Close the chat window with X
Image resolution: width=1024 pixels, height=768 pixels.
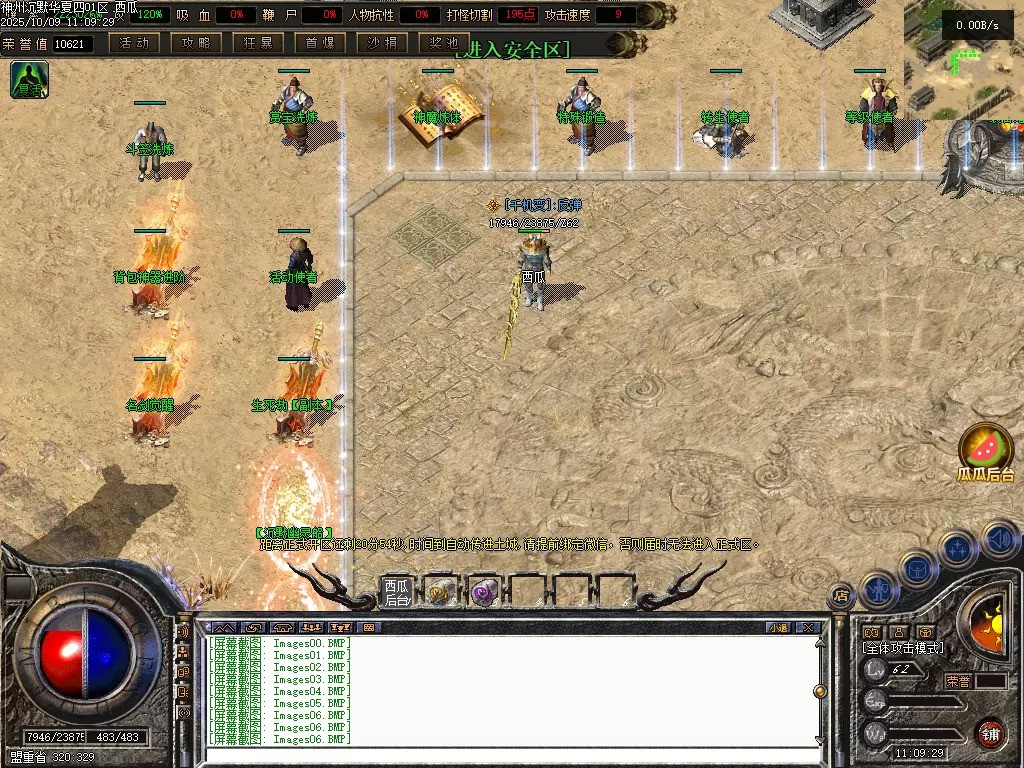click(808, 628)
